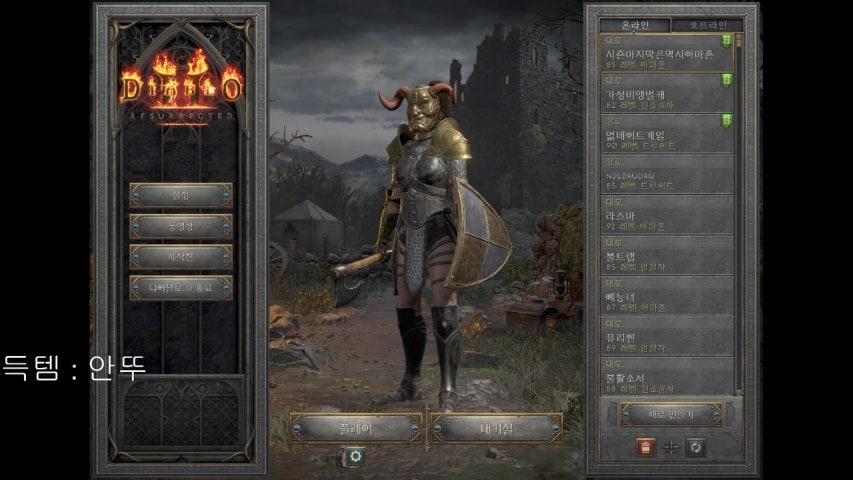Click the red delete character trash icon

pos(645,446)
